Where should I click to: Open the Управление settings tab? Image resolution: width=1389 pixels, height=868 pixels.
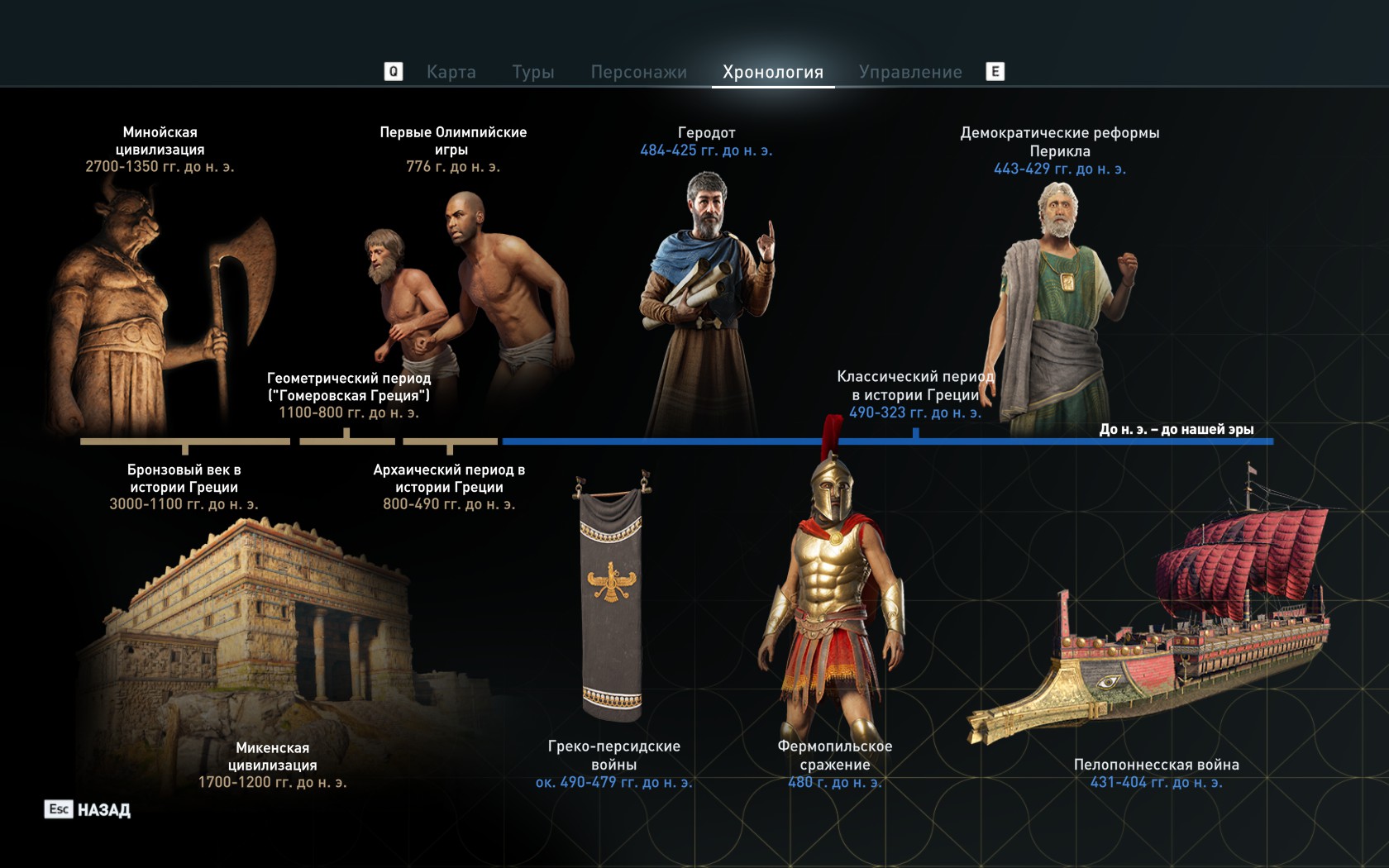pos(913,72)
